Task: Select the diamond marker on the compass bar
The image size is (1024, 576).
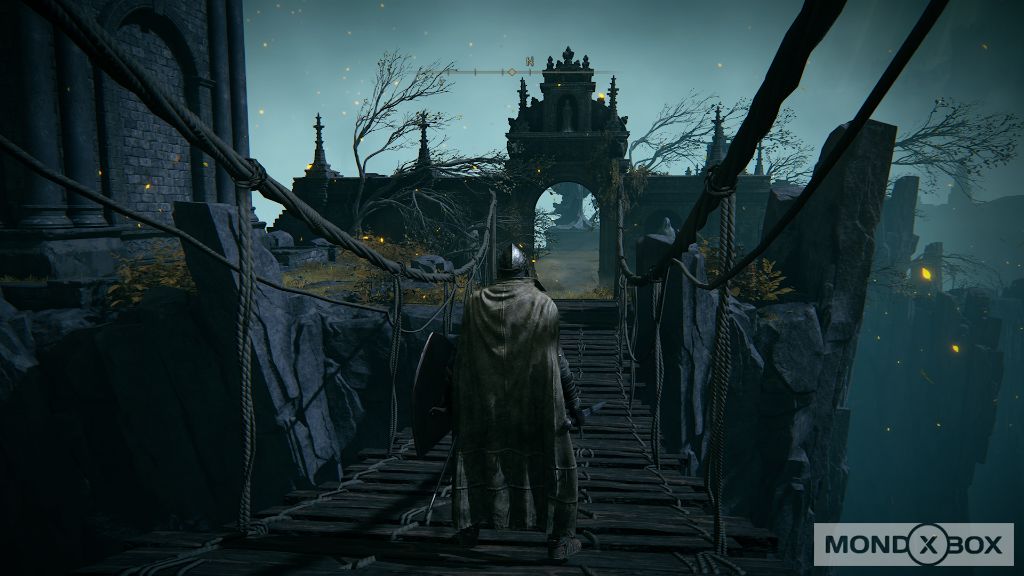Action: click(511, 72)
